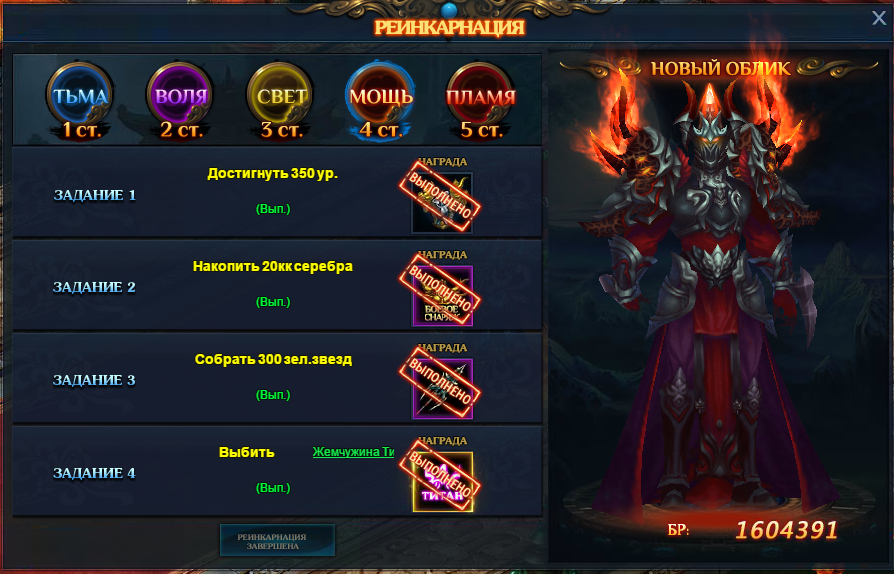Select the Тьма stage 1 orb
894x574 pixels.
point(81,98)
